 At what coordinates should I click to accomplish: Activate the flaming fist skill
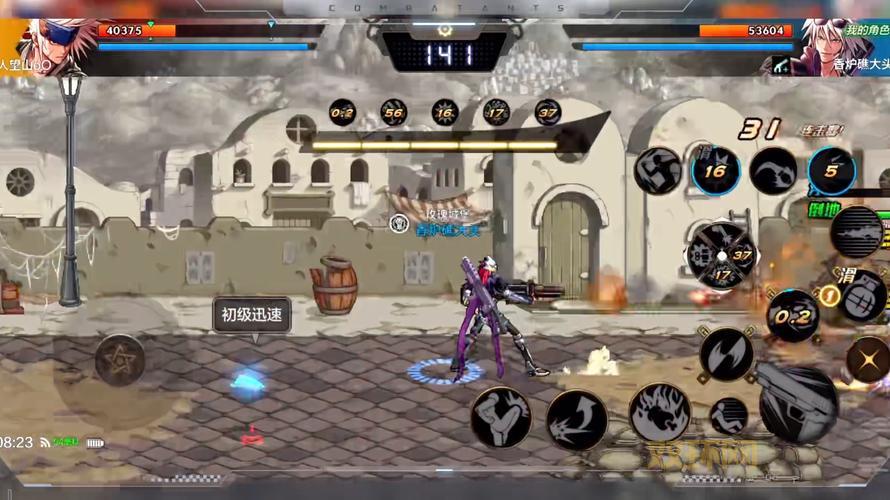point(659,411)
